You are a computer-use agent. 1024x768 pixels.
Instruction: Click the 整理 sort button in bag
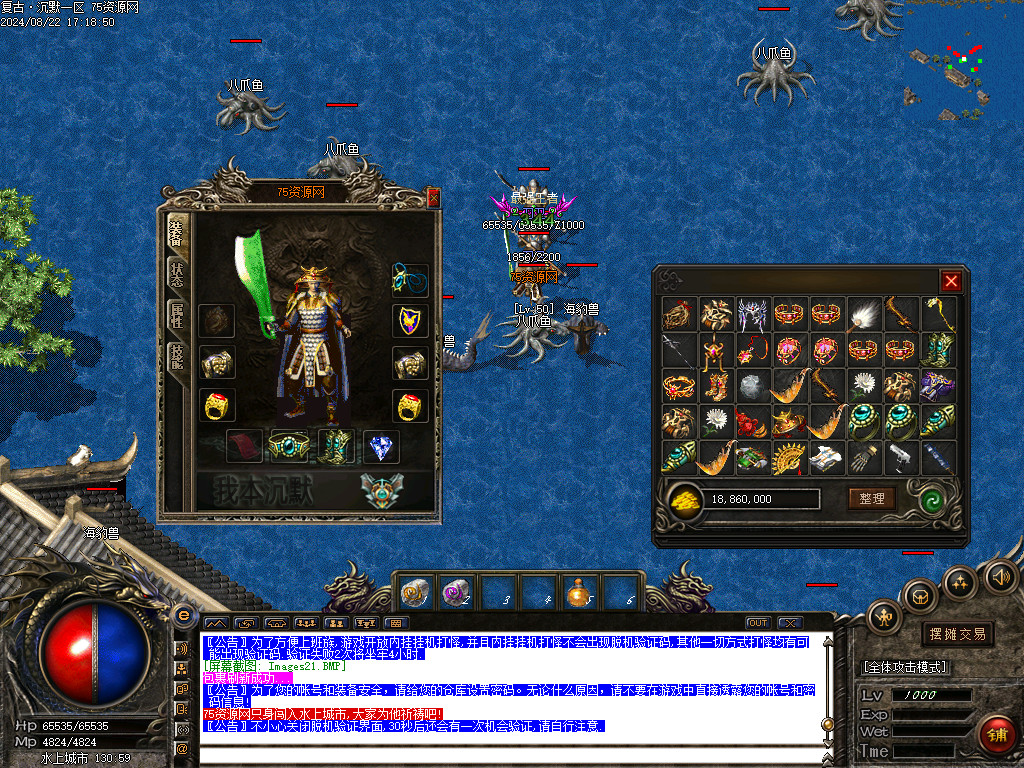pyautogui.click(x=872, y=498)
